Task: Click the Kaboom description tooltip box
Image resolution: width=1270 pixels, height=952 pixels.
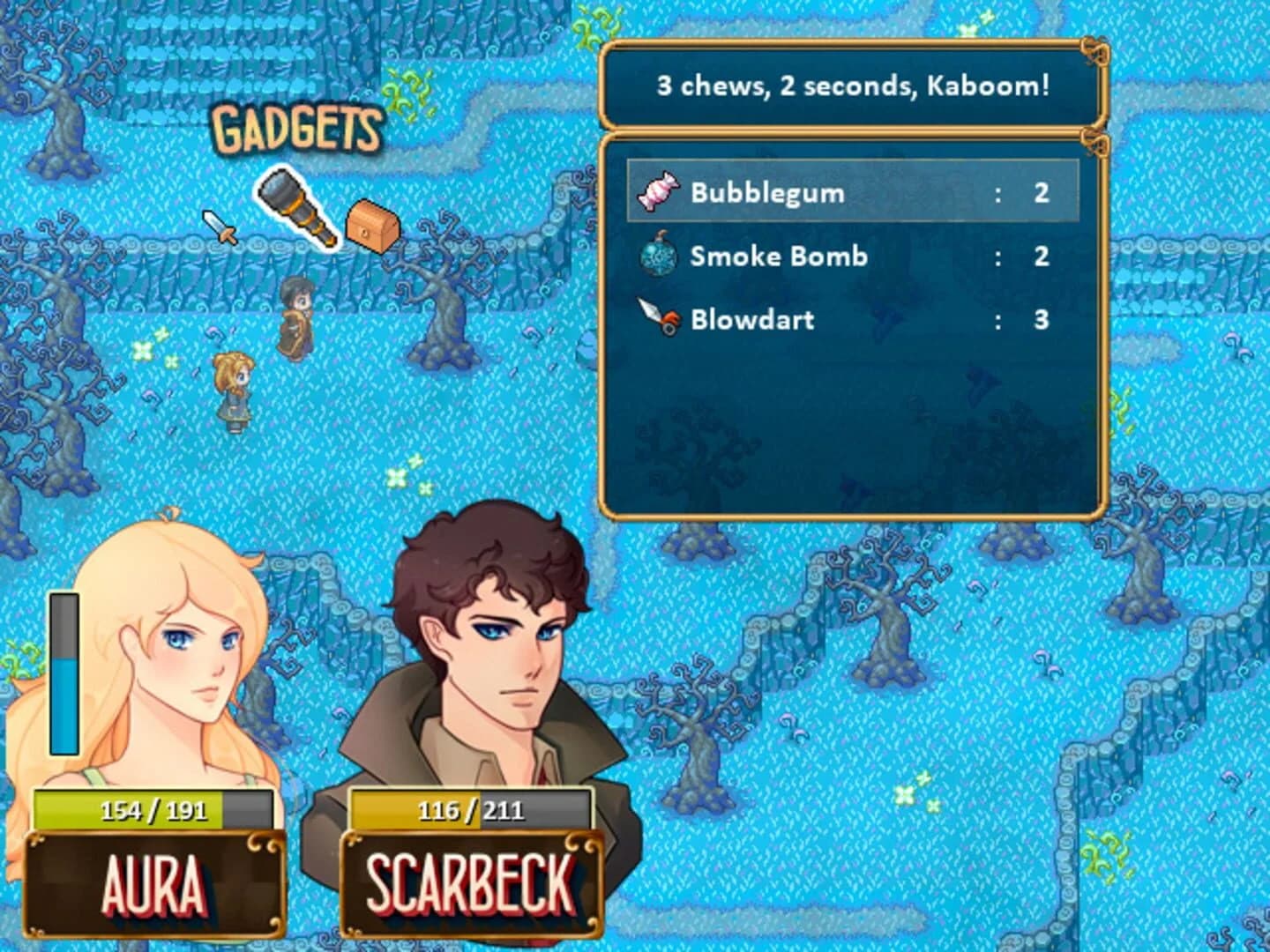Action: click(x=851, y=86)
